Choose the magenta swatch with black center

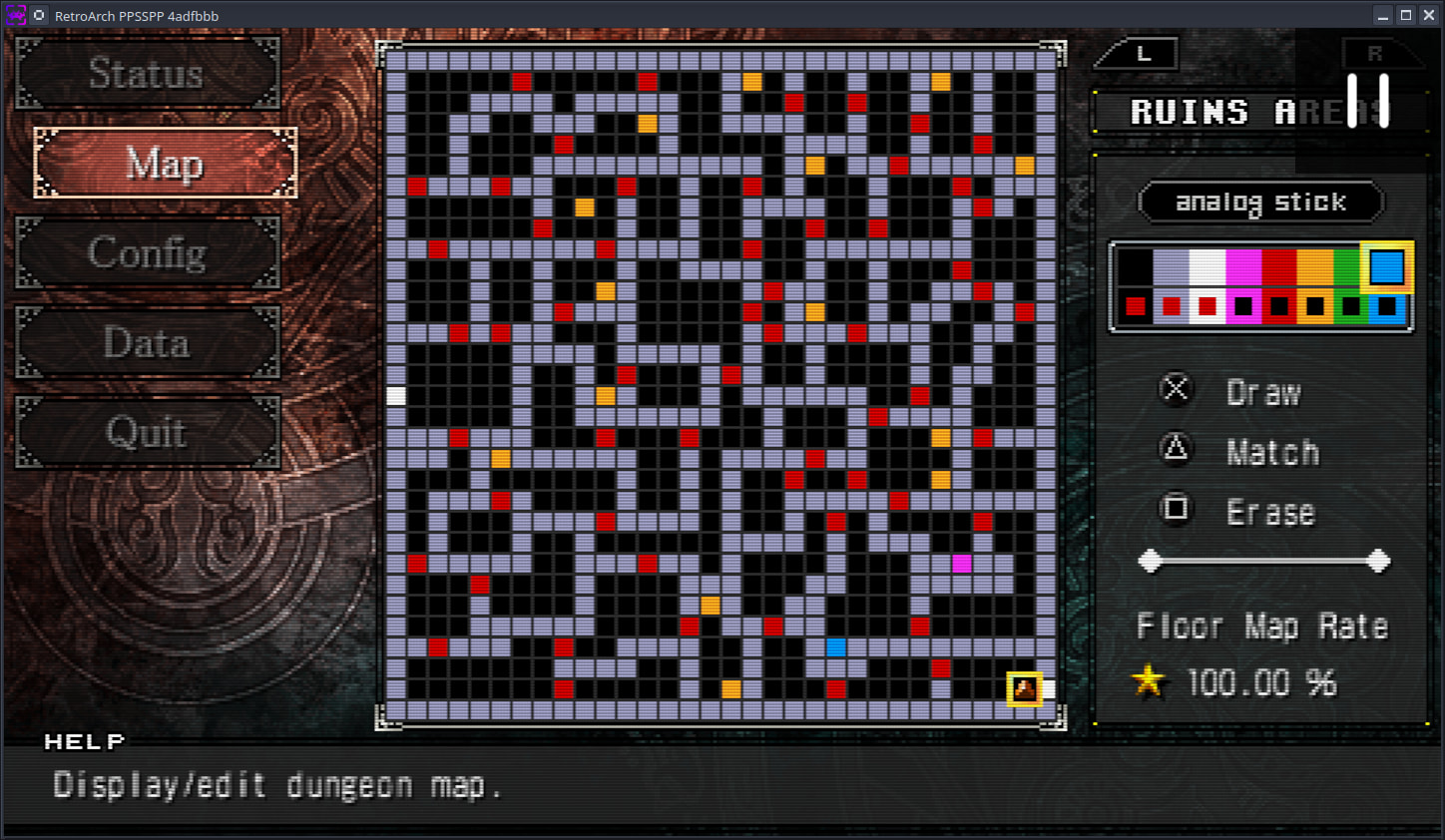click(1243, 306)
